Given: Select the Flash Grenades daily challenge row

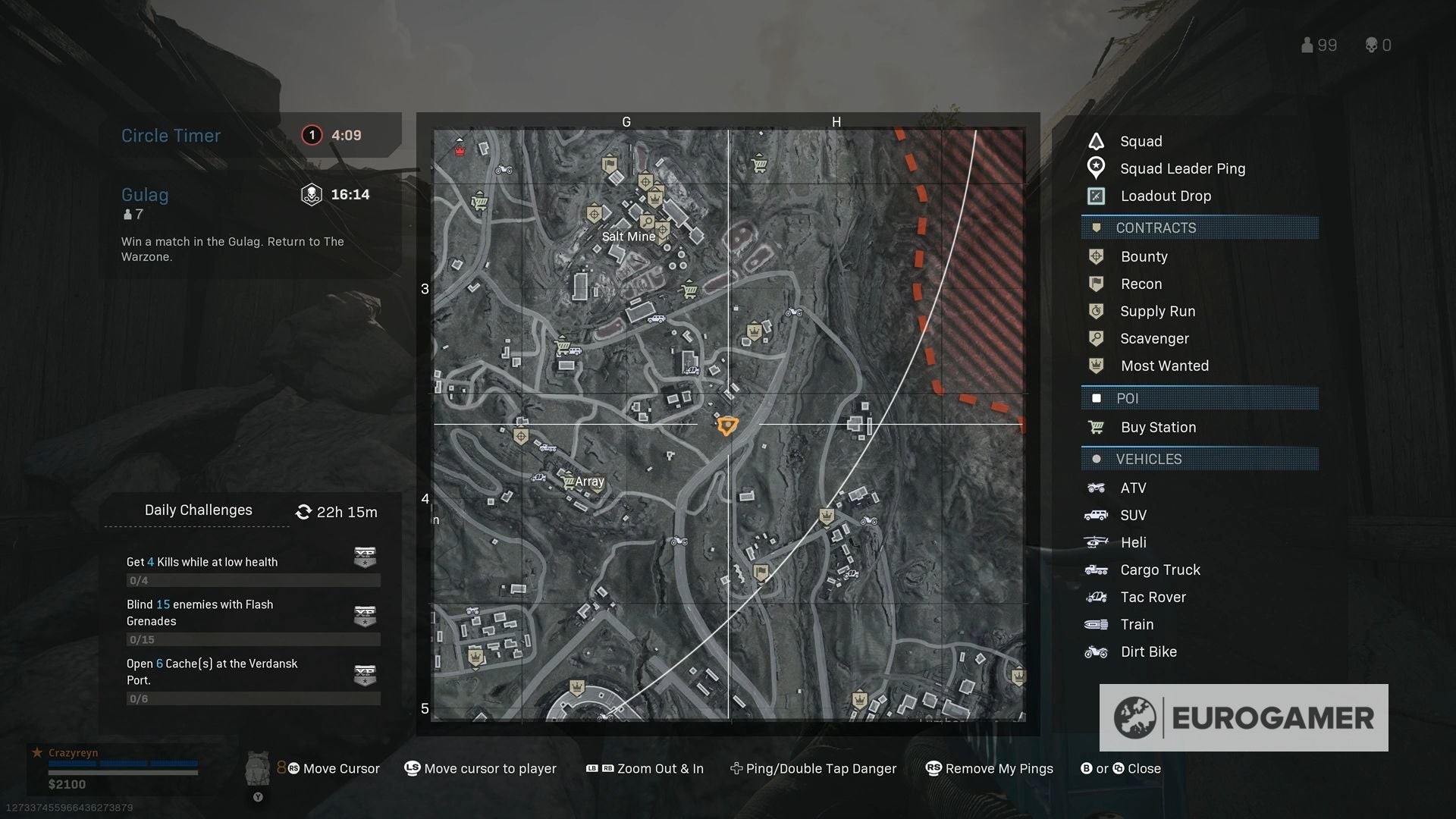Looking at the screenshot, I should click(x=252, y=621).
